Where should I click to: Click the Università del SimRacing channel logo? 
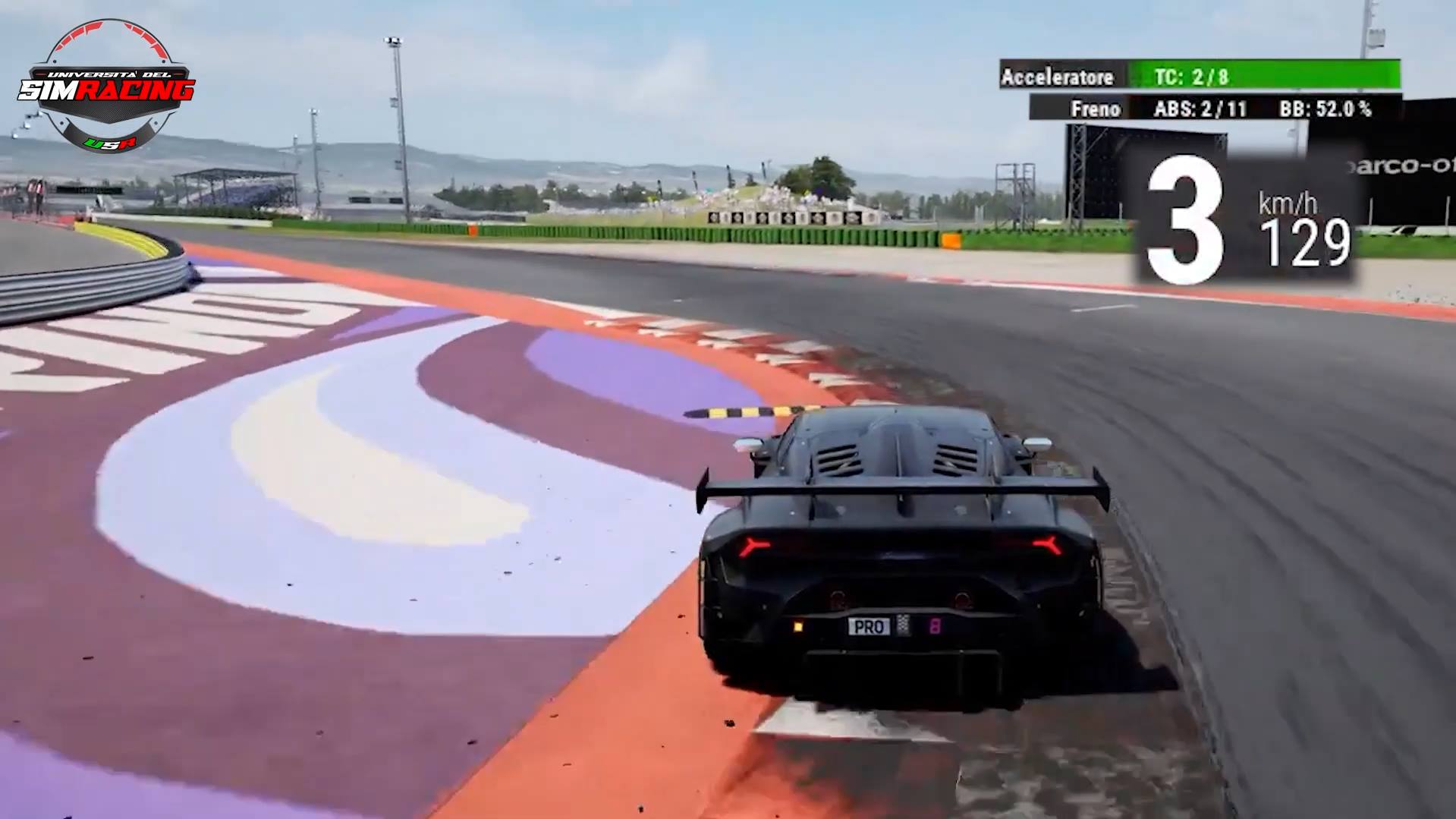(x=106, y=86)
